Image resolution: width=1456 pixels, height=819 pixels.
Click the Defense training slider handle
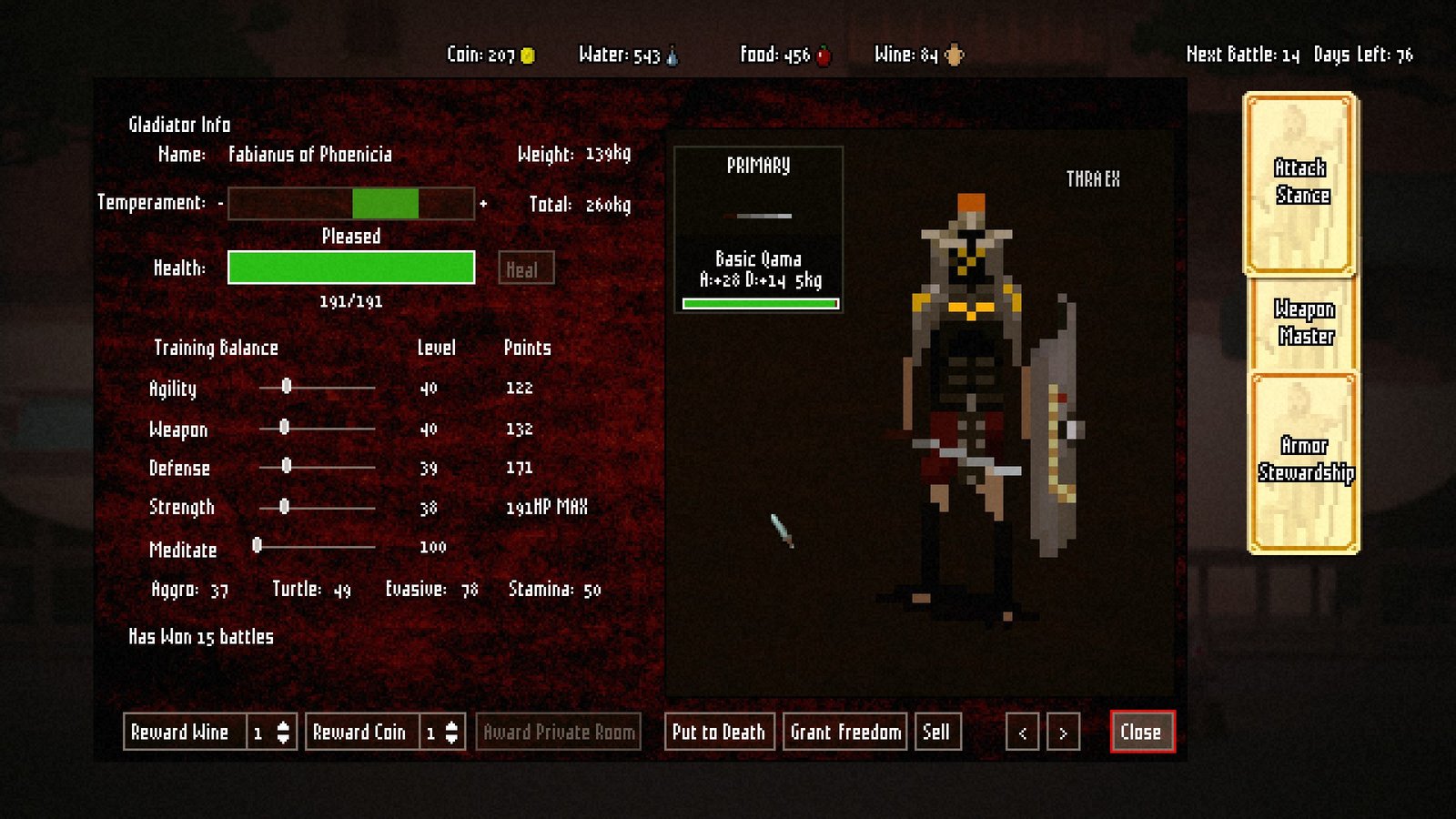[x=287, y=466]
